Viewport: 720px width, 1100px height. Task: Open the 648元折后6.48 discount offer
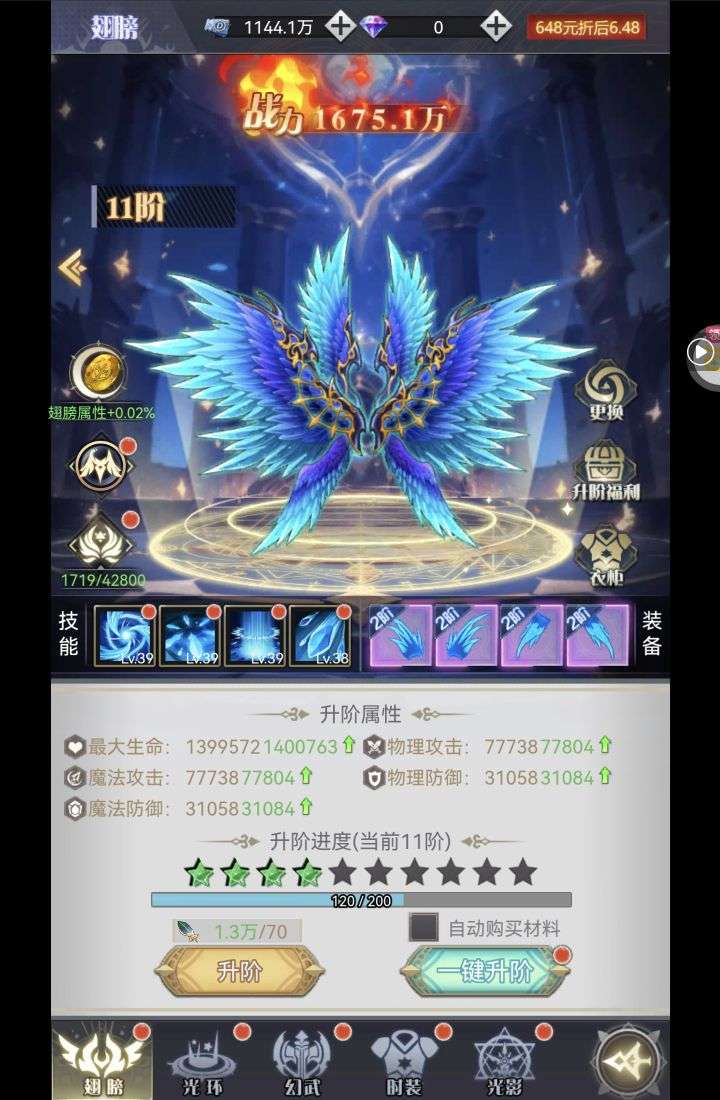coord(586,27)
